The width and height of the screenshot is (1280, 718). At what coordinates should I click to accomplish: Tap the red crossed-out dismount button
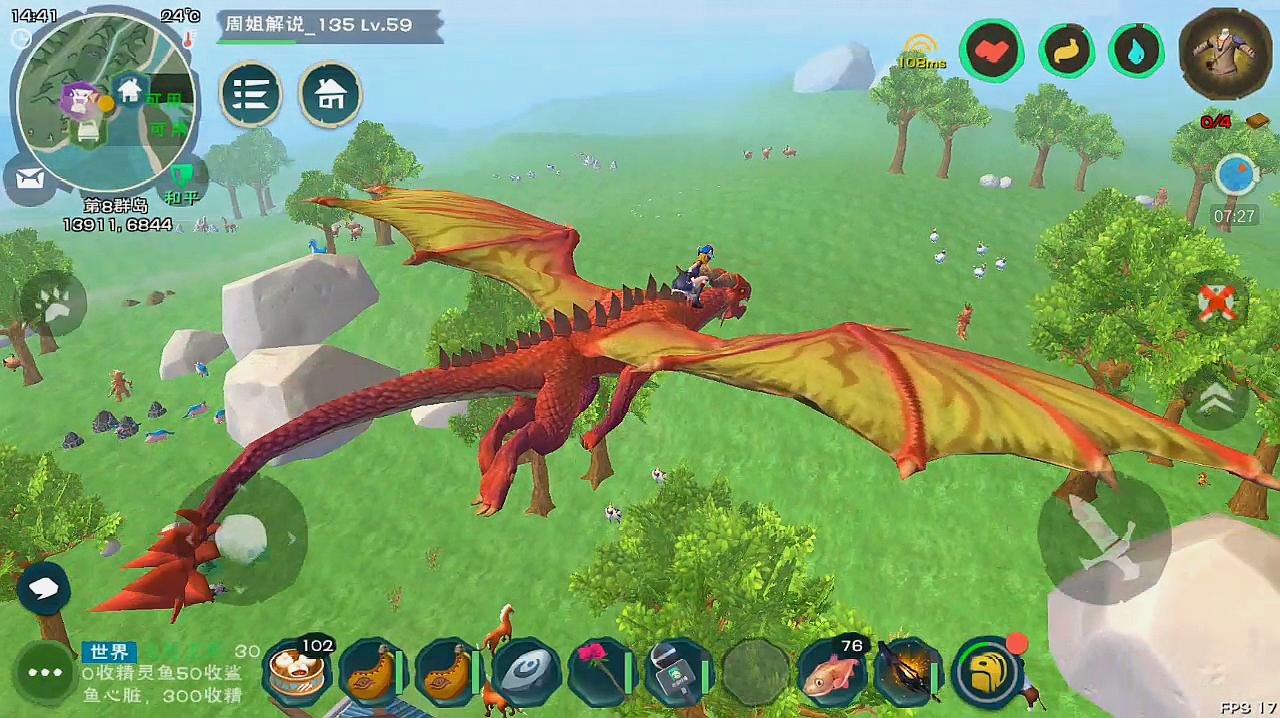pos(1216,301)
